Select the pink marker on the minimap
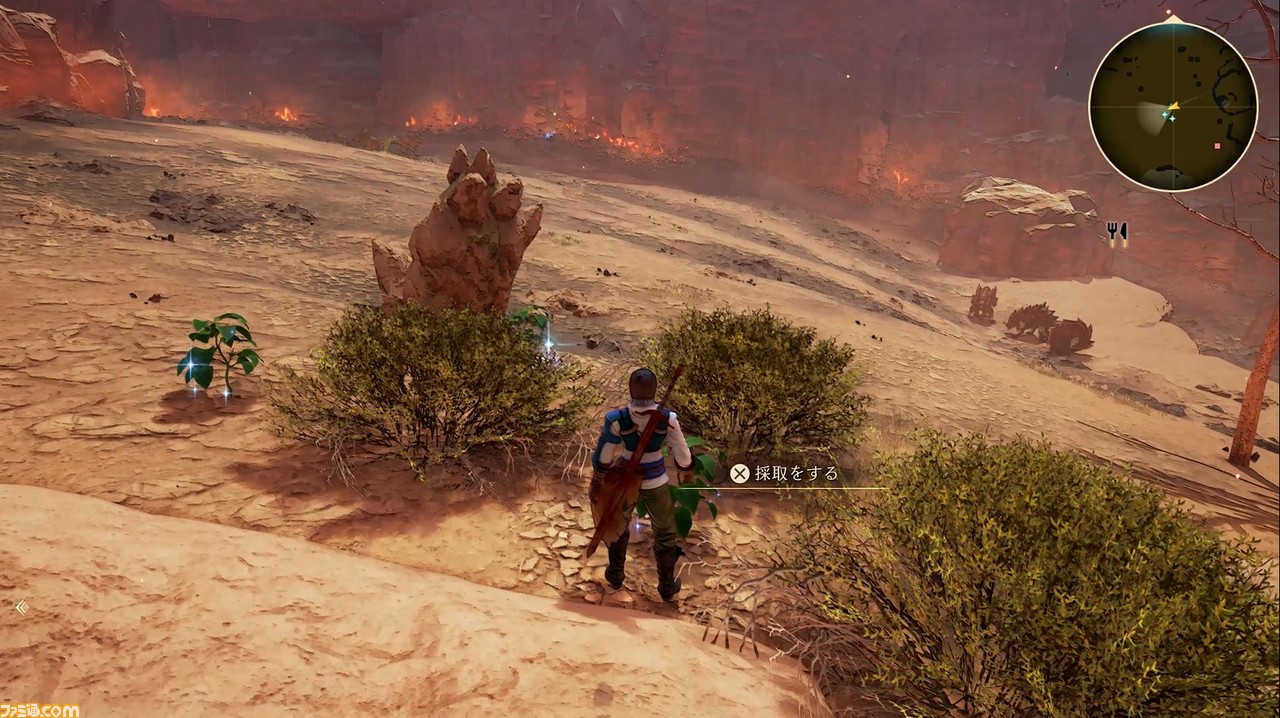This screenshot has width=1280, height=718. tap(1217, 146)
